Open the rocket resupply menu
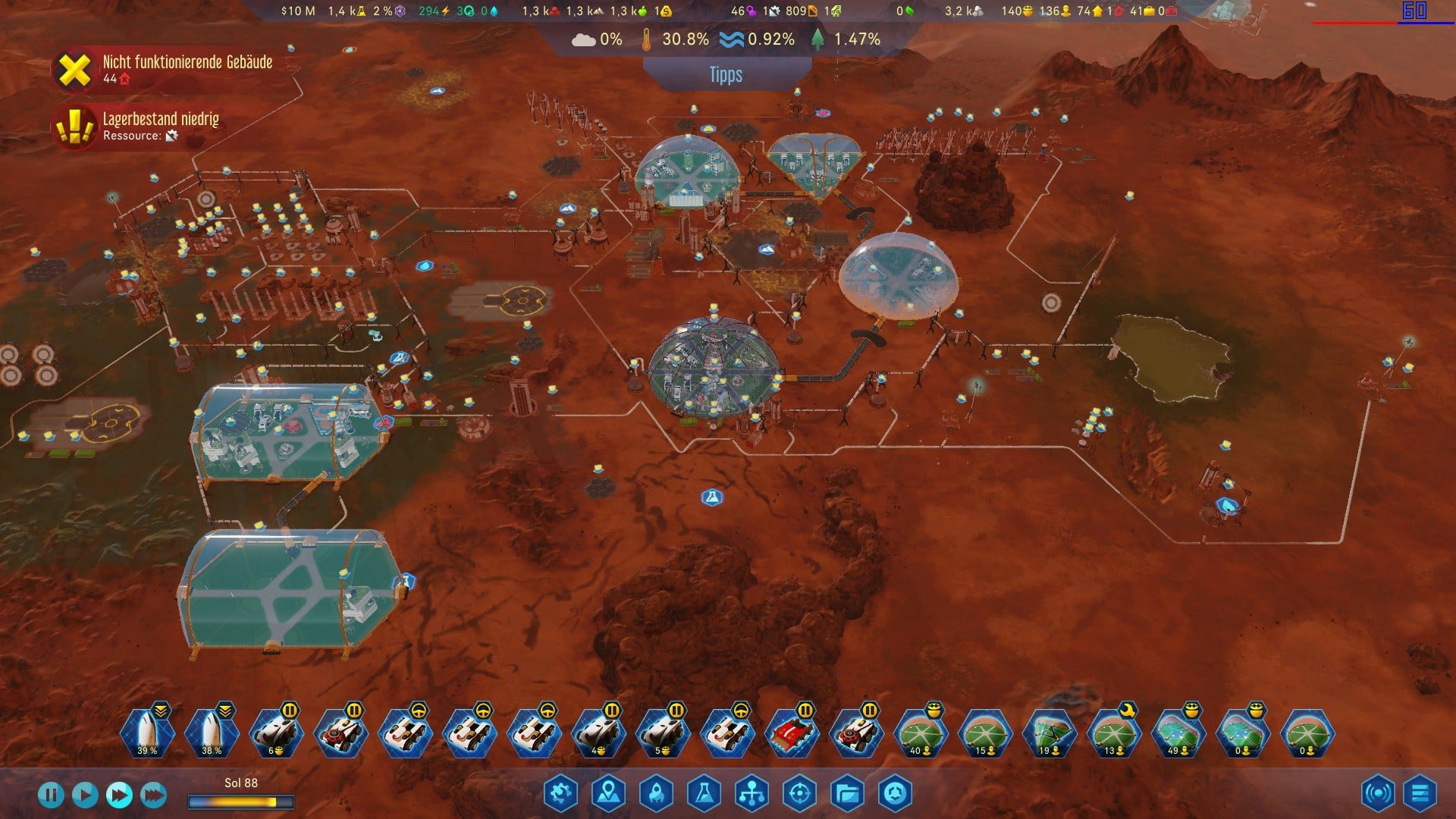Viewport: 1456px width, 819px height. 656,794
